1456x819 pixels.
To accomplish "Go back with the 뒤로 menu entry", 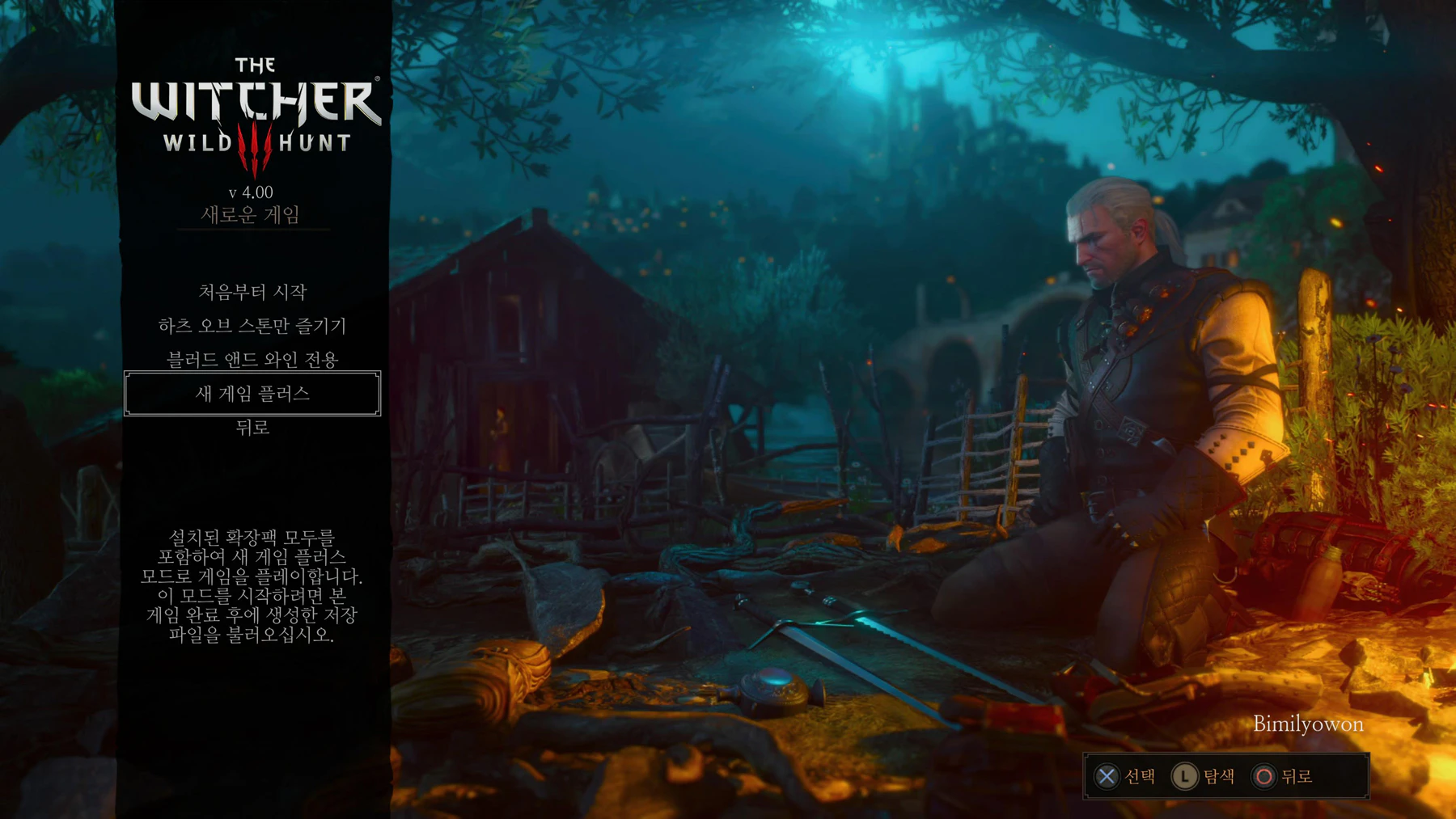I will pyautogui.click(x=252, y=428).
